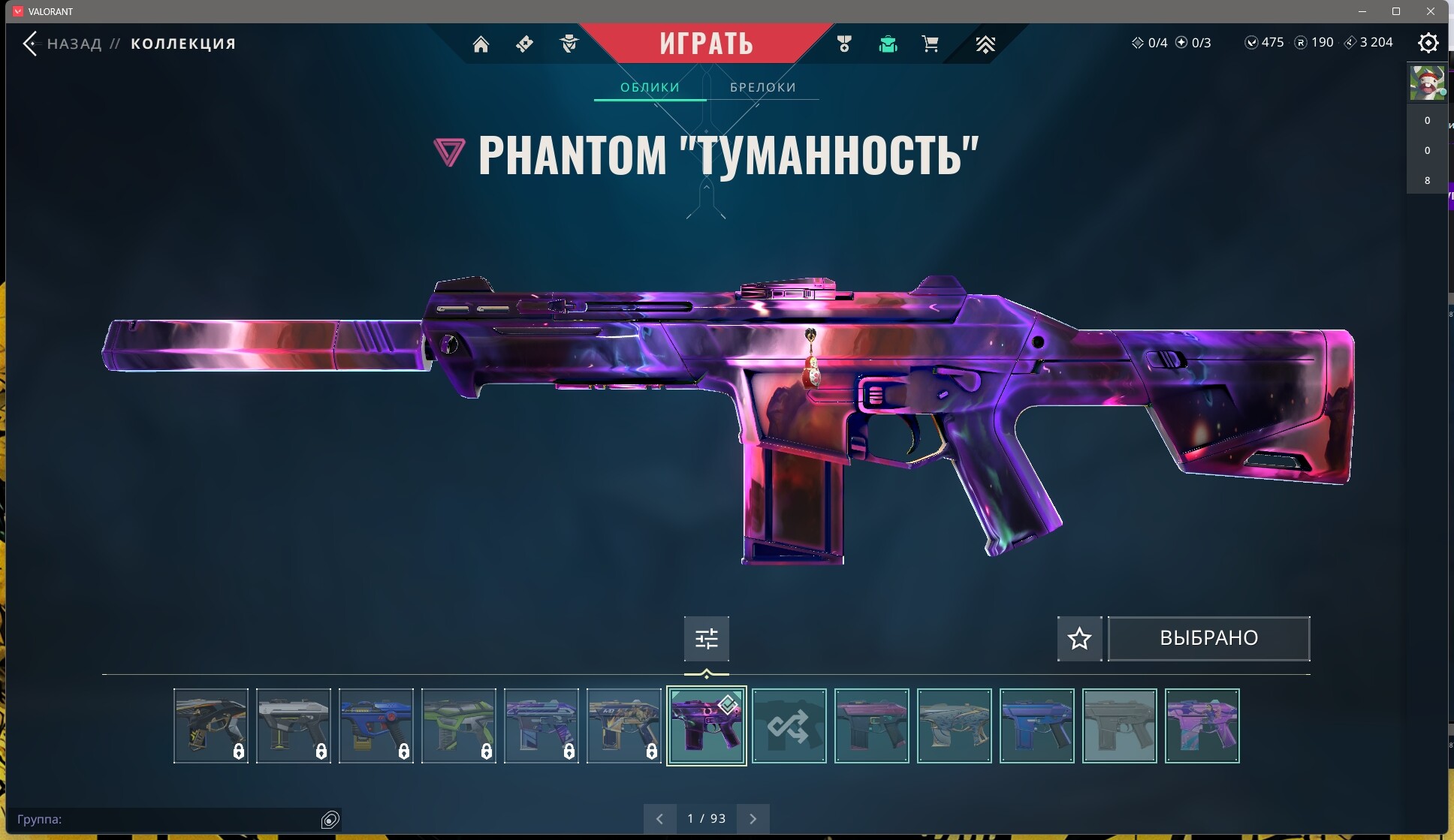This screenshot has width=1454, height=840.
Task: Minimize the VALORANT window
Action: click(1362, 11)
